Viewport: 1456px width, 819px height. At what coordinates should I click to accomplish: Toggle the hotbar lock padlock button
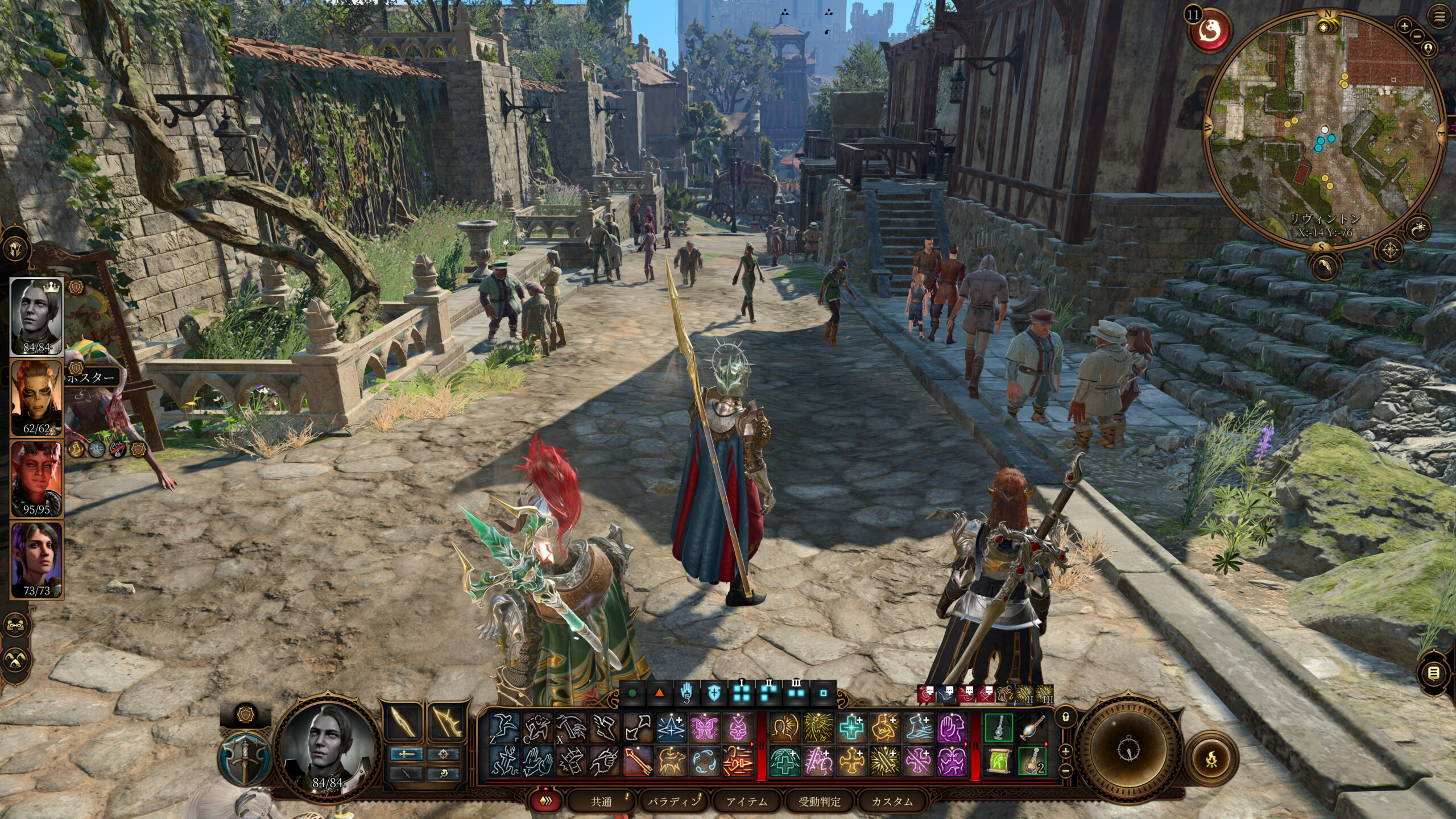[x=1065, y=717]
